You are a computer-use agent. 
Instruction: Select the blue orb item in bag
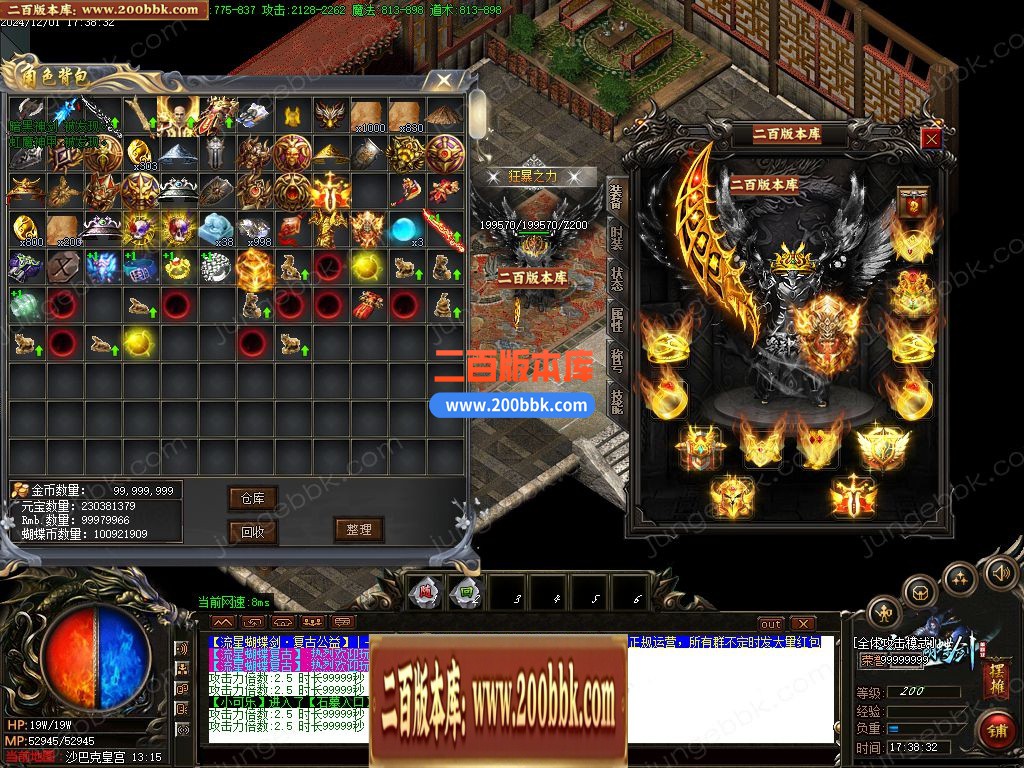tap(404, 229)
